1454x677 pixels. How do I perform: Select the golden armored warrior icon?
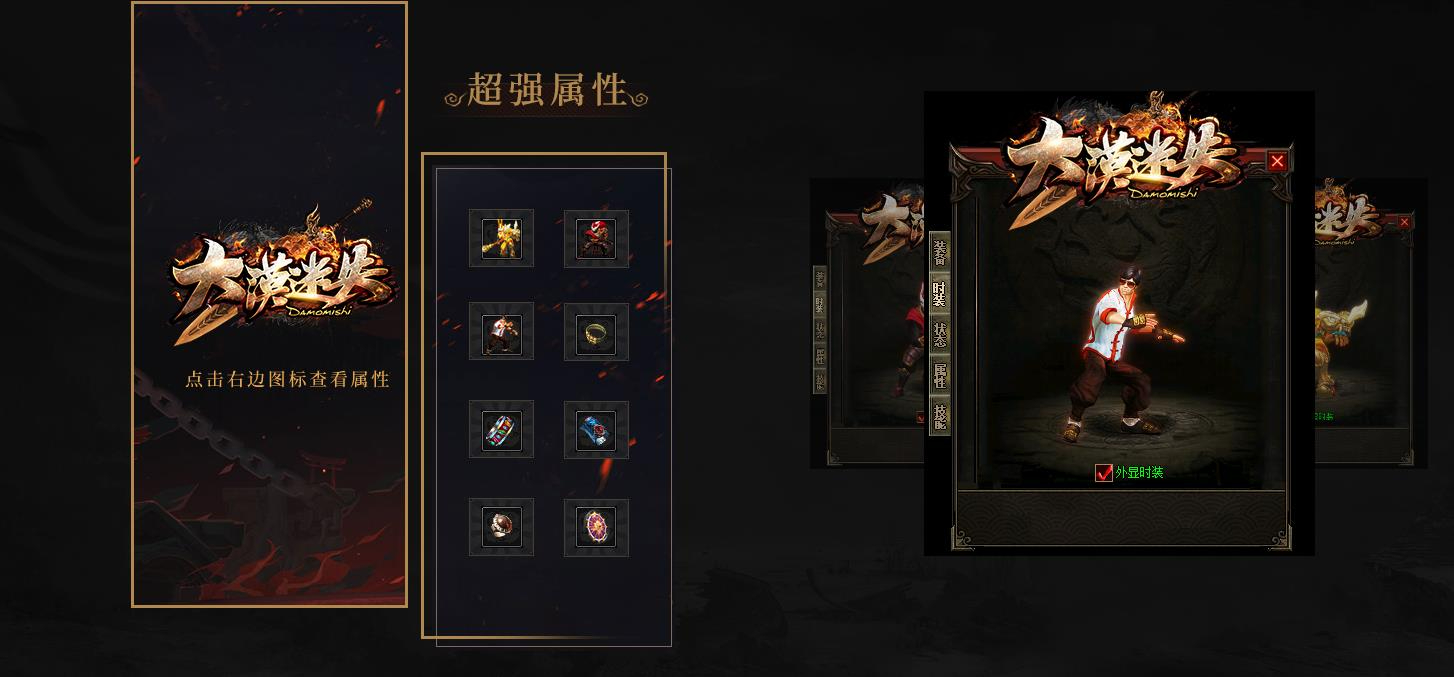tap(501, 239)
